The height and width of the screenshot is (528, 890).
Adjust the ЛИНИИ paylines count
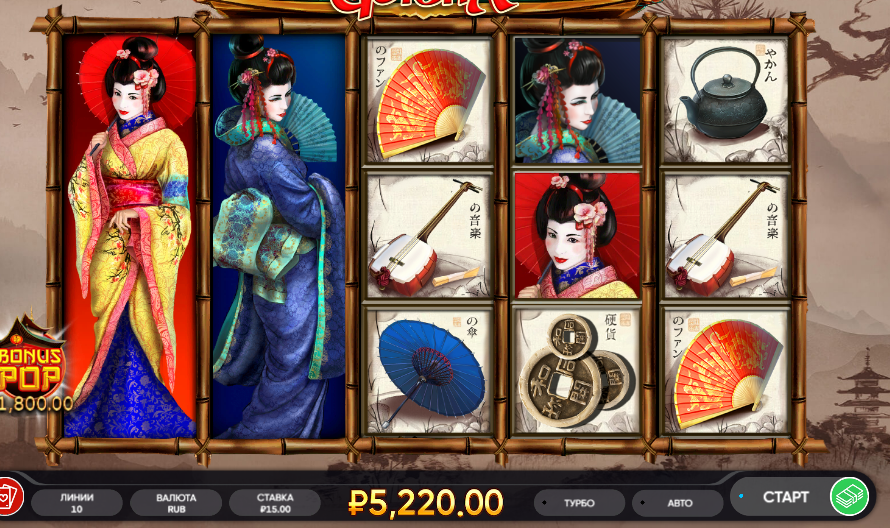(x=77, y=502)
